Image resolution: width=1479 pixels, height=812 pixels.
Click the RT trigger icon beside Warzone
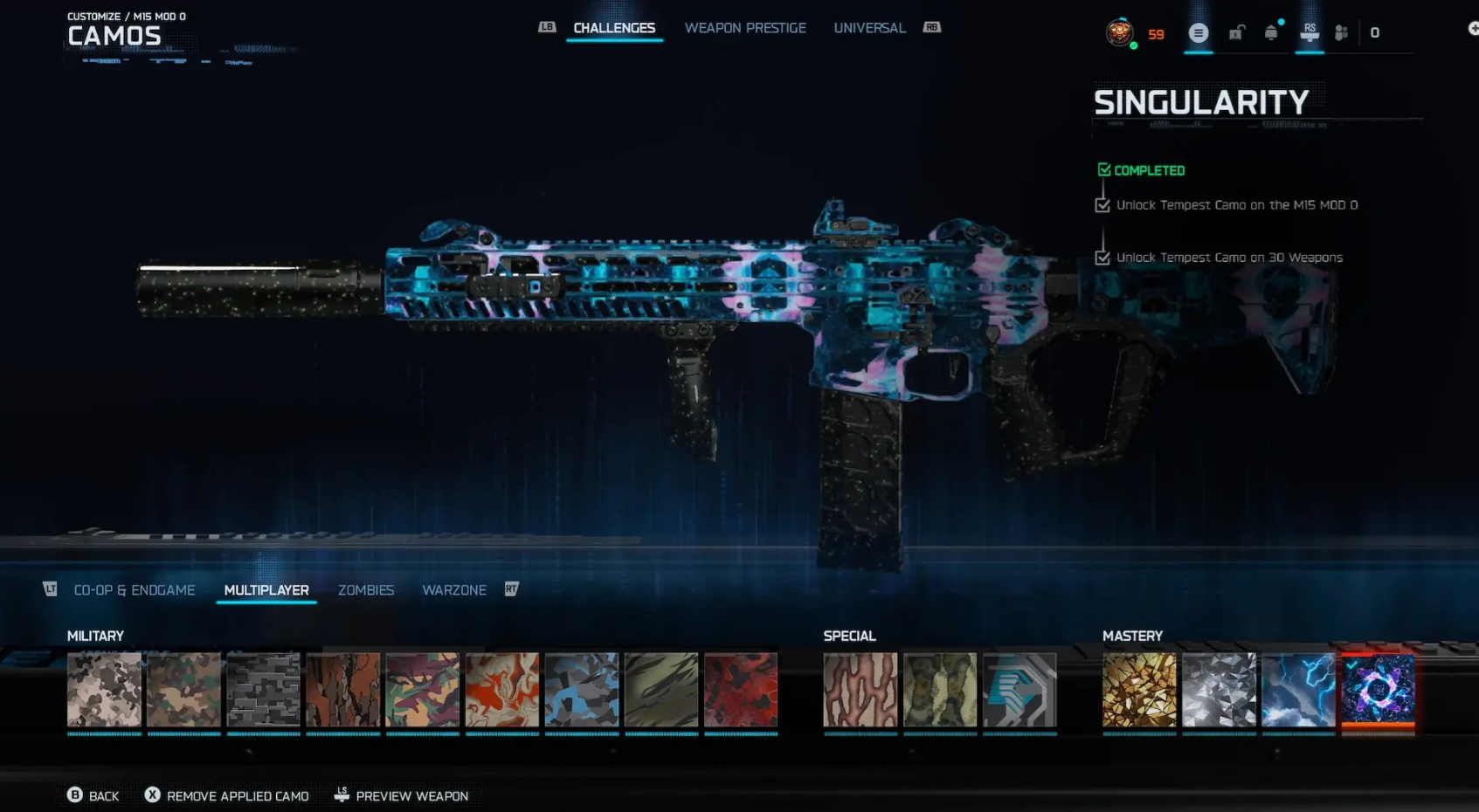(x=511, y=588)
